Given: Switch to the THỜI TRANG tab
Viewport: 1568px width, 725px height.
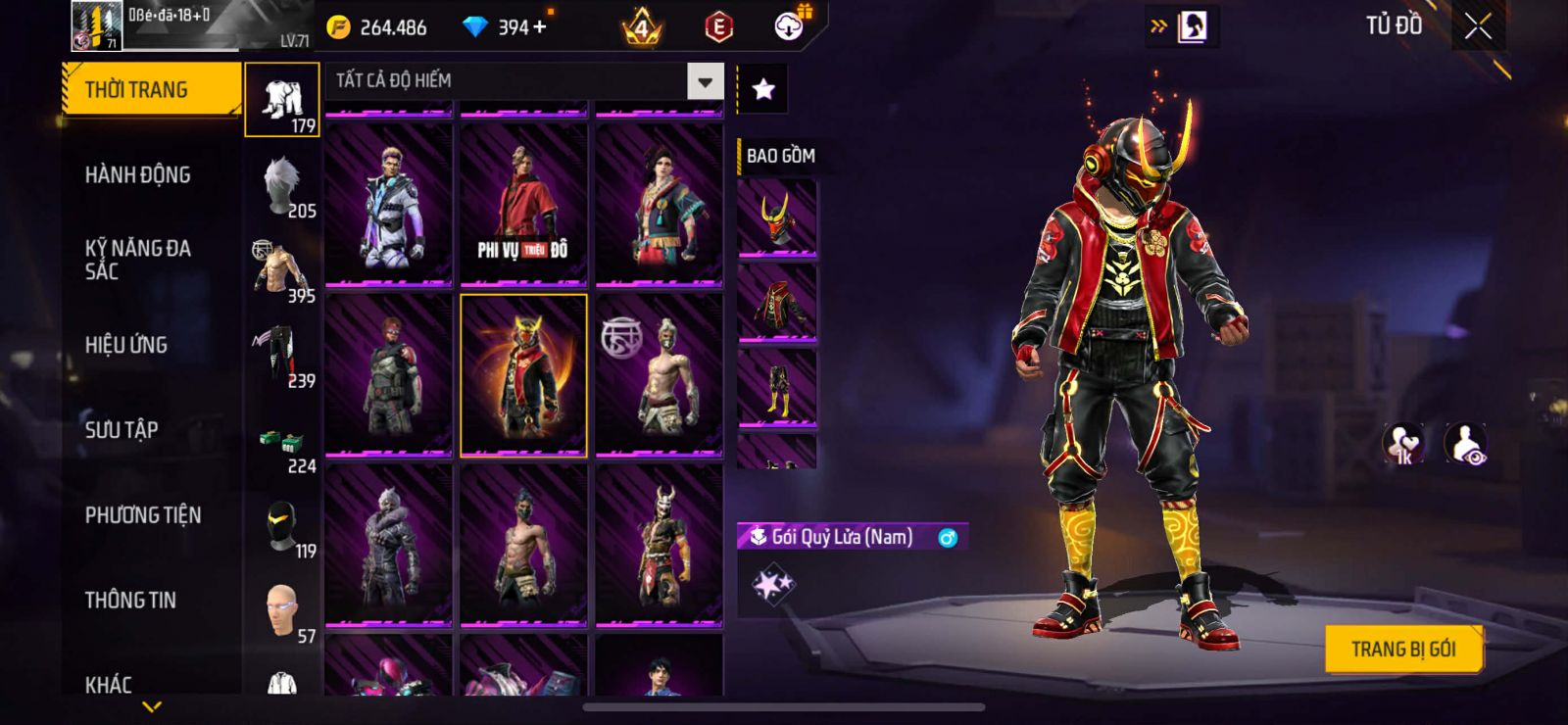Looking at the screenshot, I should (150, 90).
